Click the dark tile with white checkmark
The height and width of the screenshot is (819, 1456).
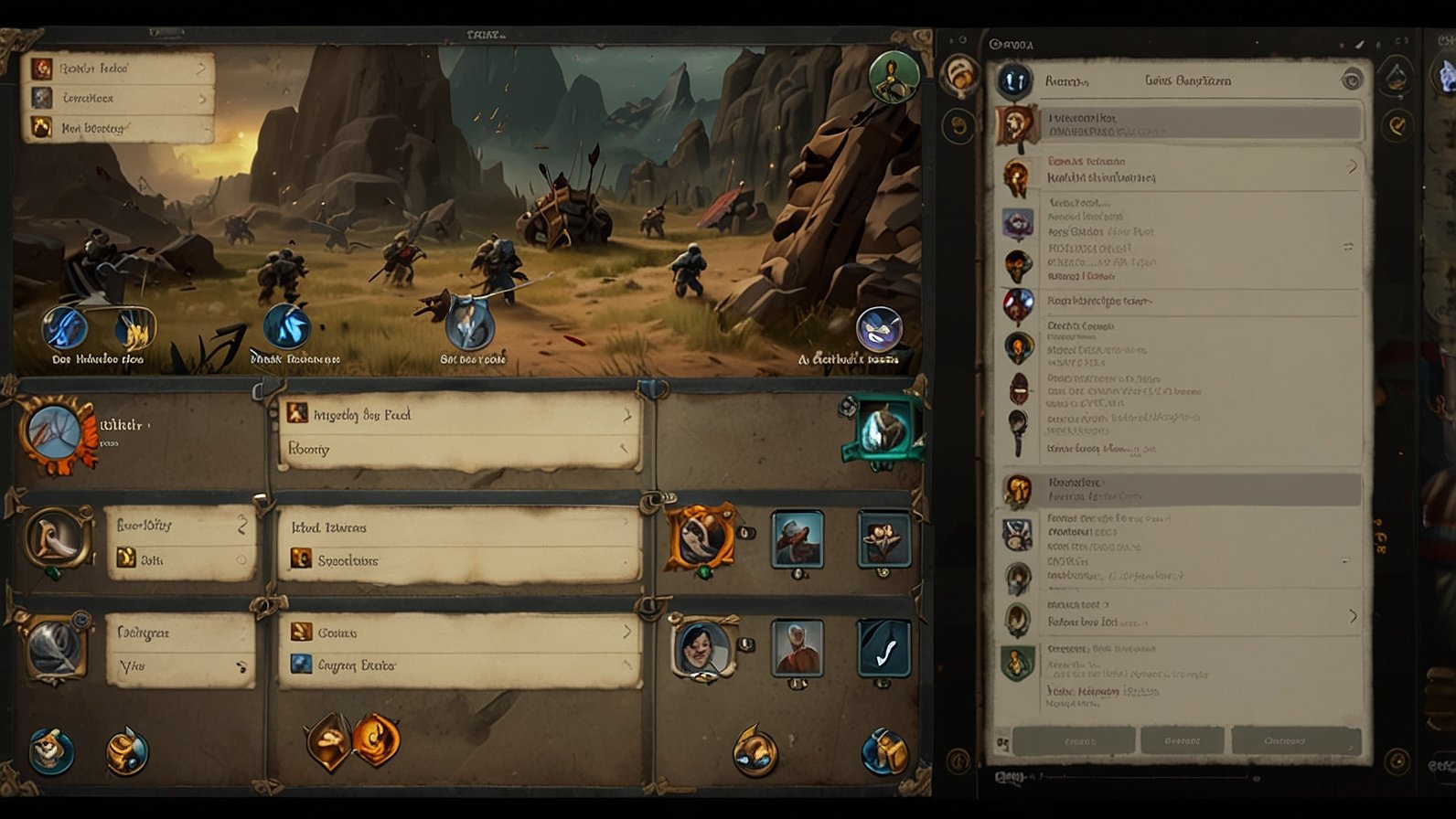pyautogui.click(x=883, y=648)
